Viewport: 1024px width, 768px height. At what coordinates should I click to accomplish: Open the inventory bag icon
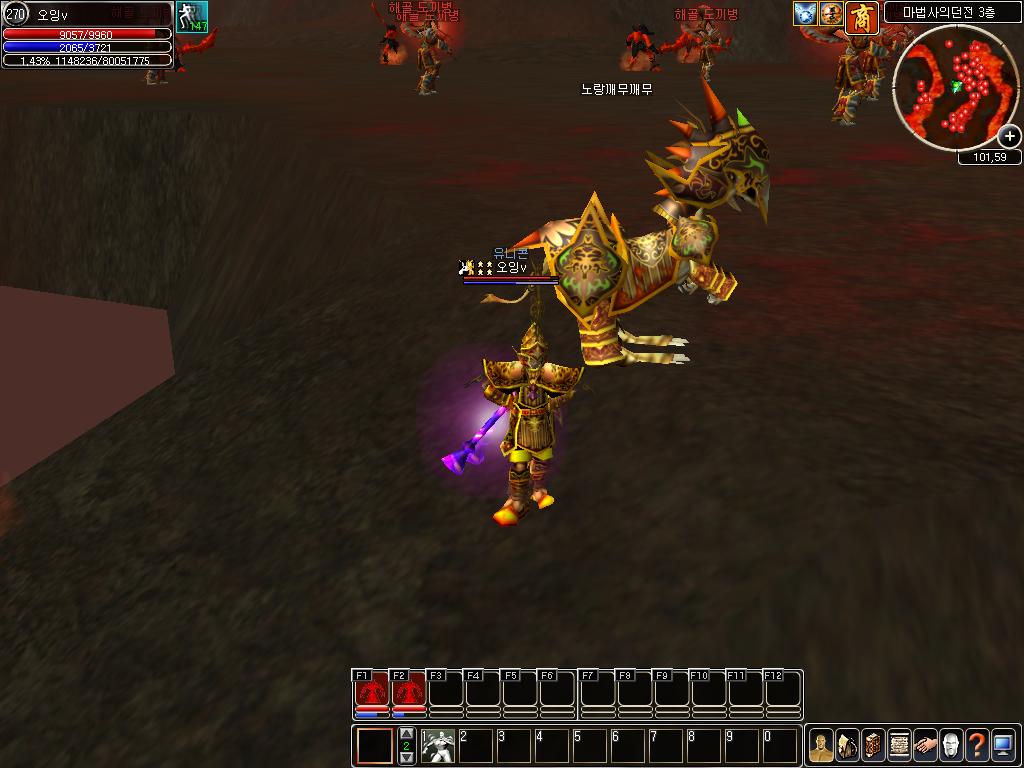pyautogui.click(x=847, y=746)
